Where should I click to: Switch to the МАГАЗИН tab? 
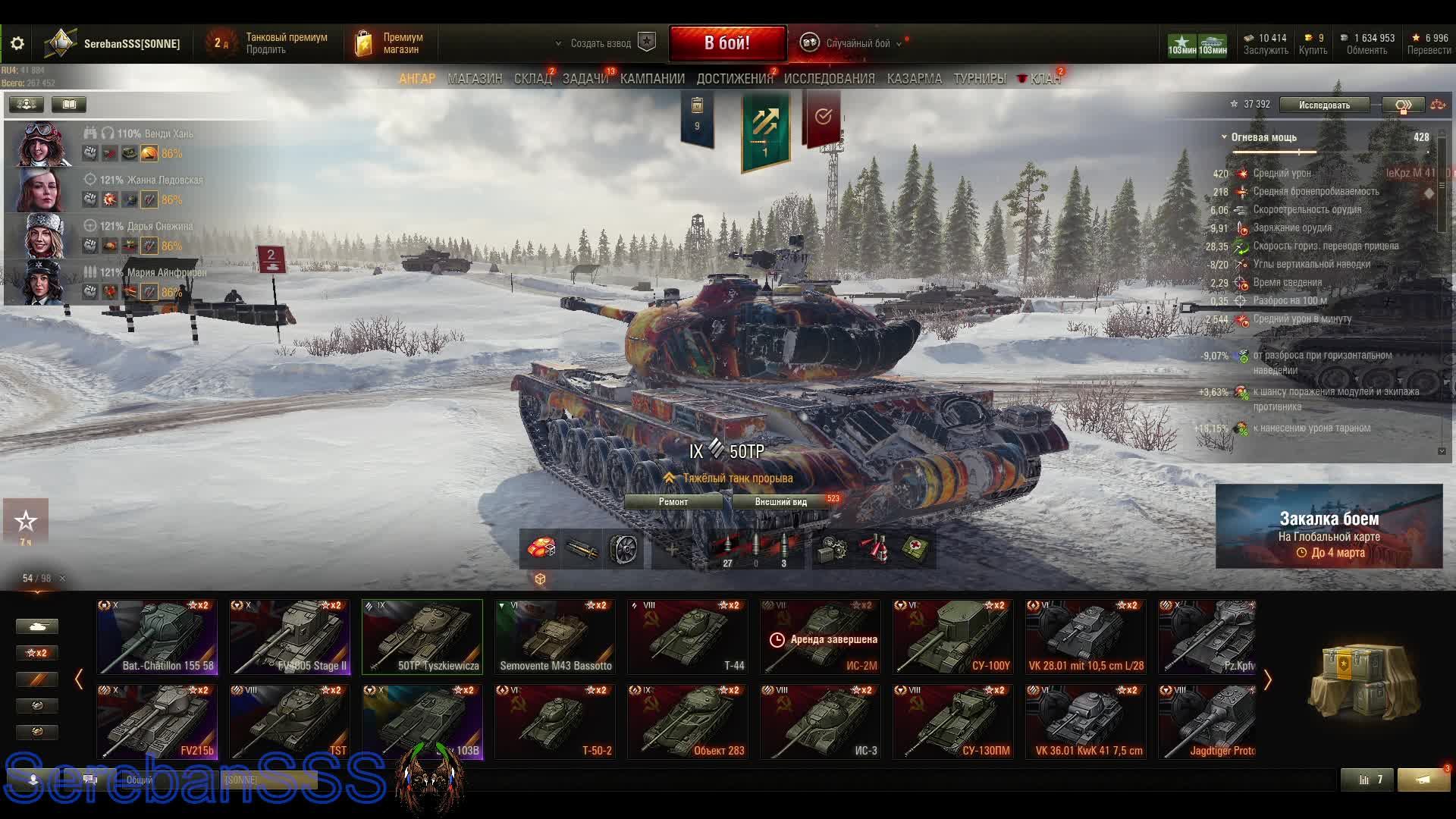pyautogui.click(x=475, y=79)
